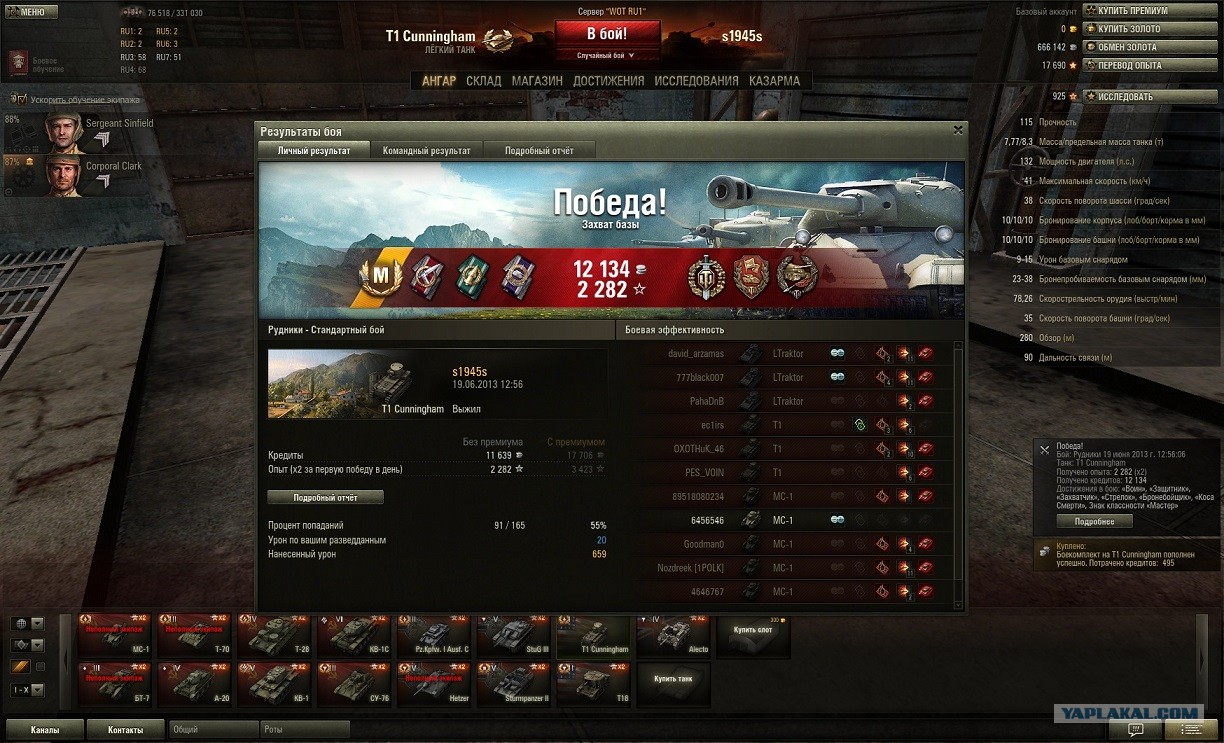Open the ДОСТИЖЕНИЯ section
This screenshot has height=743, width=1224.
pos(609,81)
